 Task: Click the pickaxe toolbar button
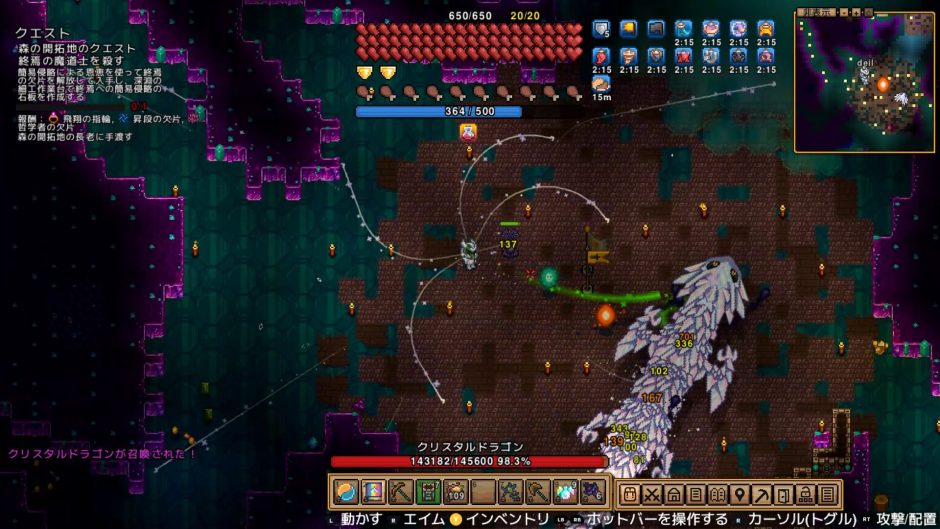762,494
